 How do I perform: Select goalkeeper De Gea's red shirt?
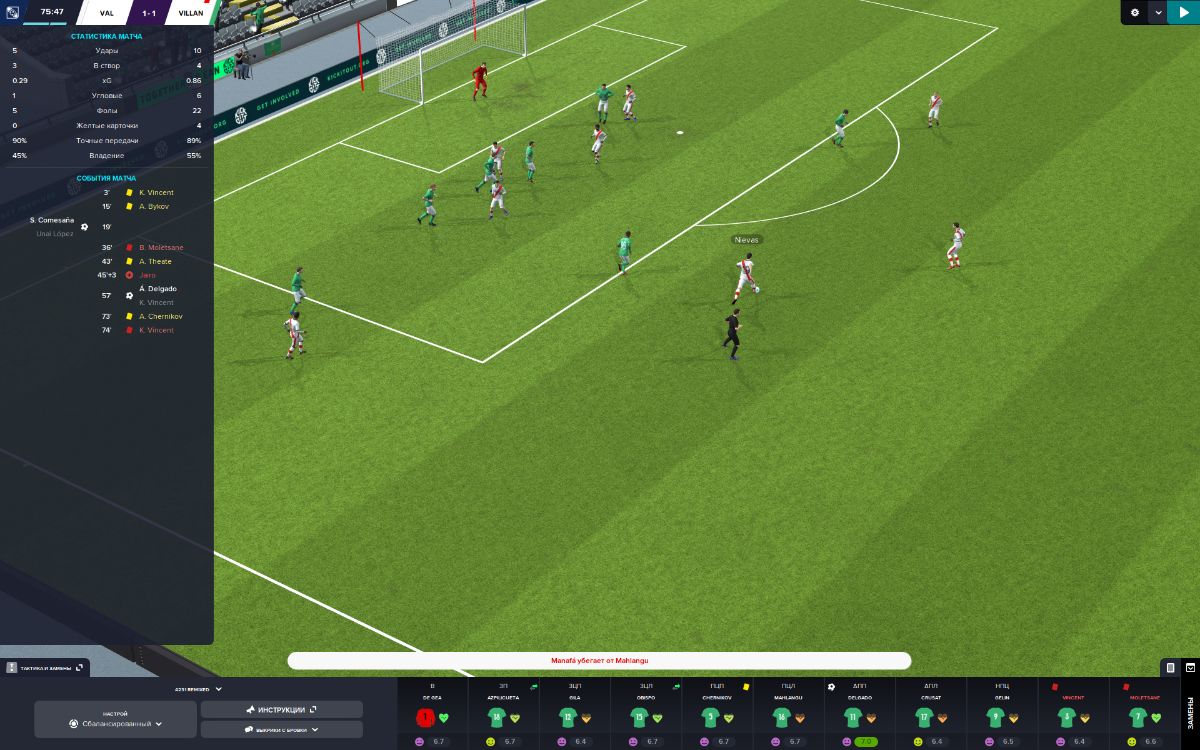point(425,717)
